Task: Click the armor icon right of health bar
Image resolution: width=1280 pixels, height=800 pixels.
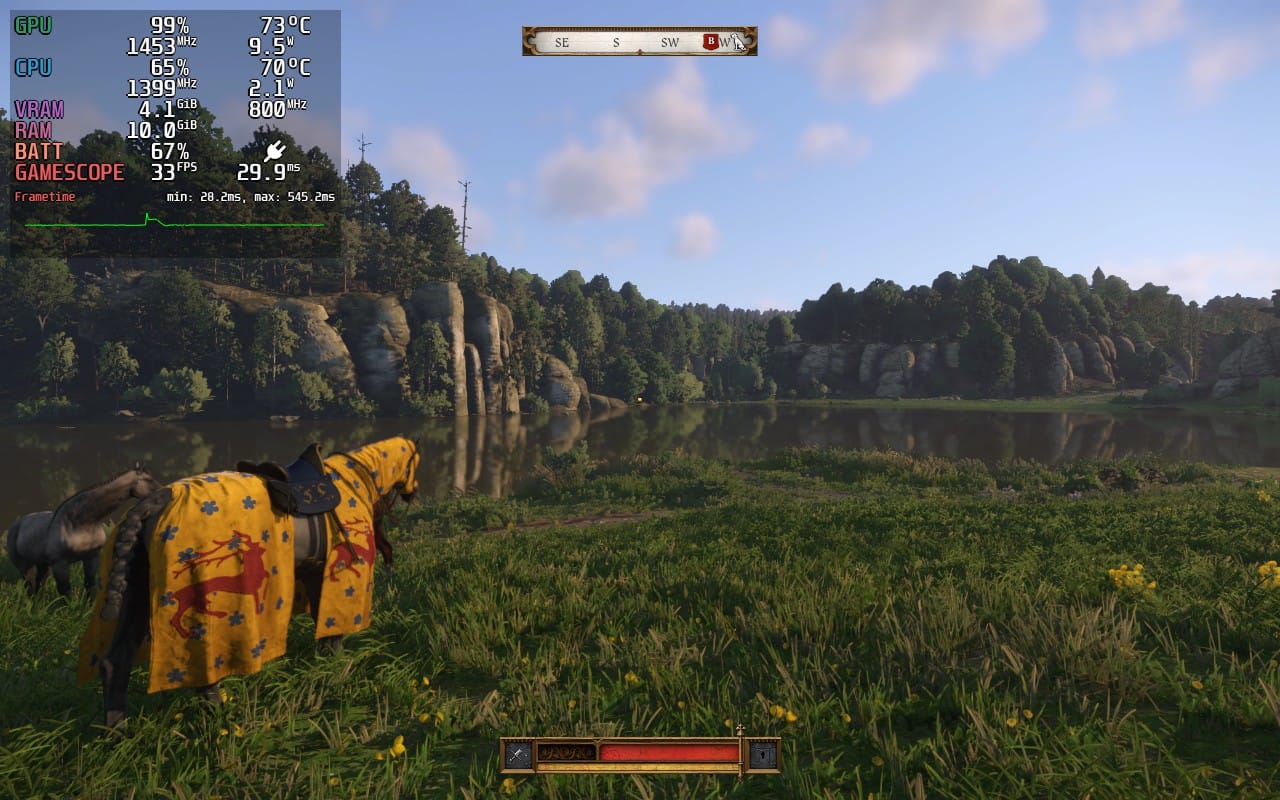Action: pyautogui.click(x=764, y=755)
